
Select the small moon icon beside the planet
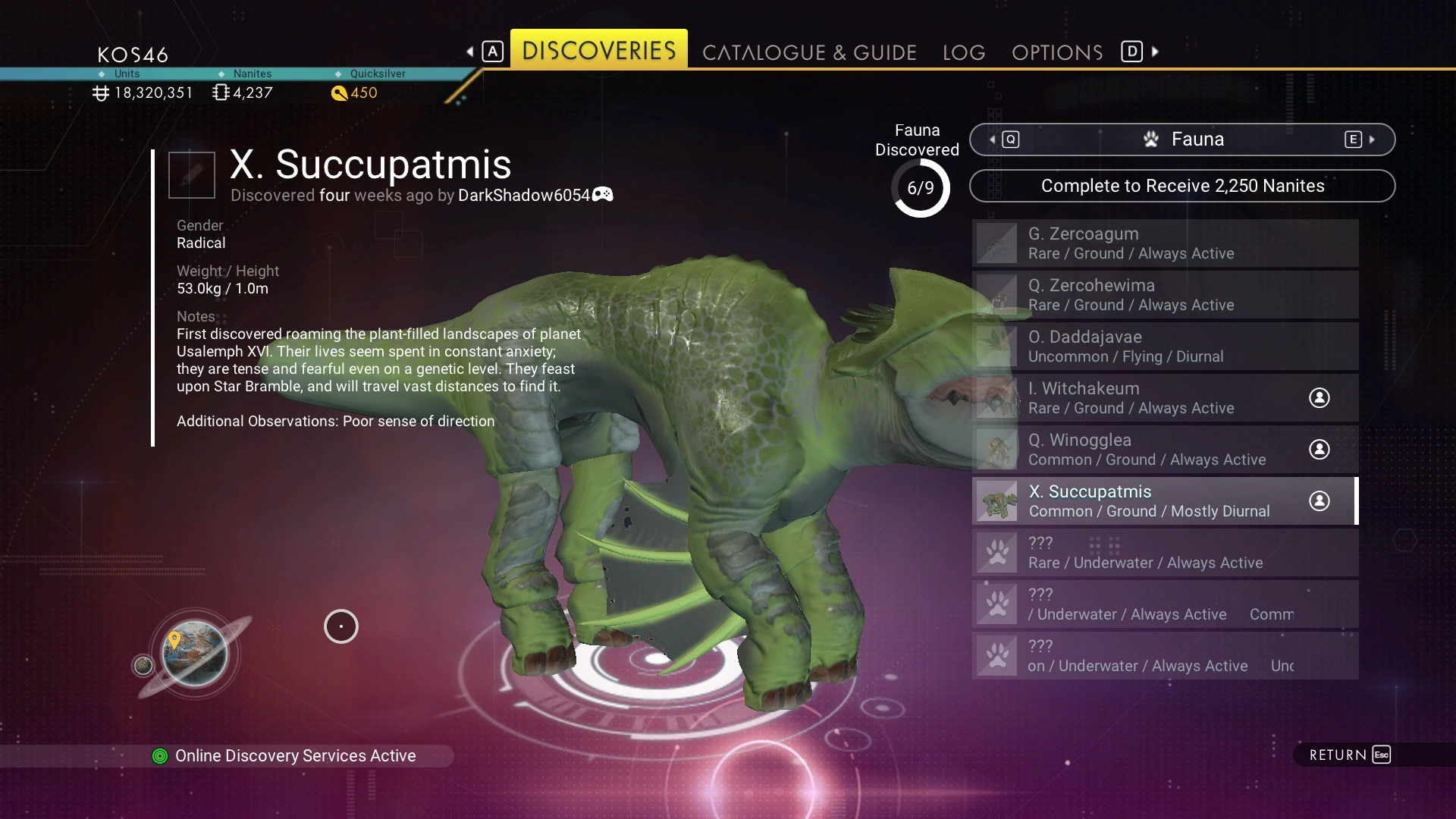click(x=143, y=665)
